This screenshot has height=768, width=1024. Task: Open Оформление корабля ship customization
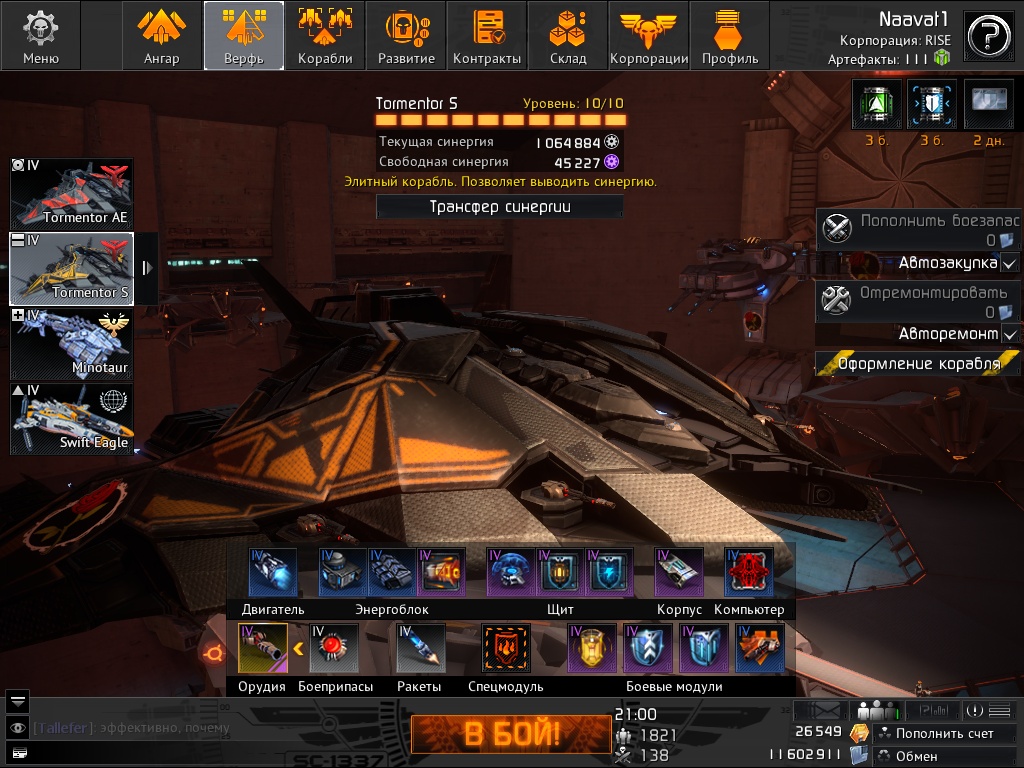point(918,364)
